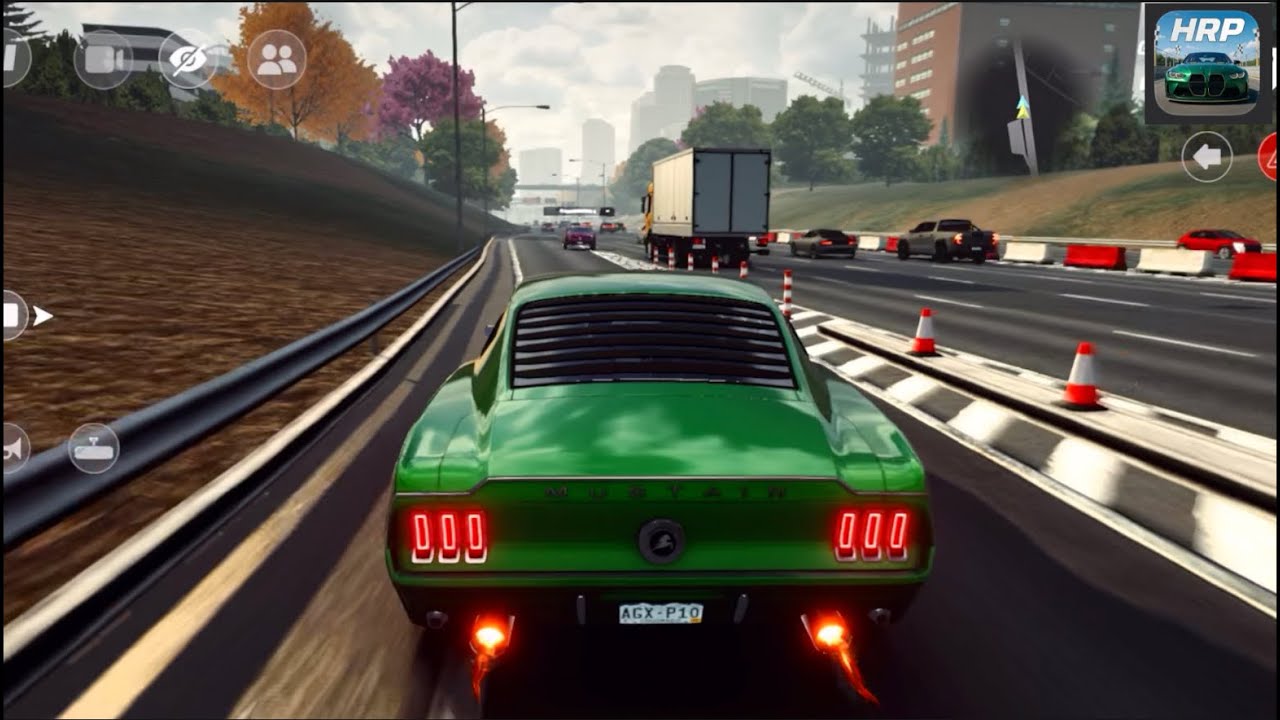The image size is (1280, 720).
Task: Open the multiplayer players button
Action: pos(276,59)
